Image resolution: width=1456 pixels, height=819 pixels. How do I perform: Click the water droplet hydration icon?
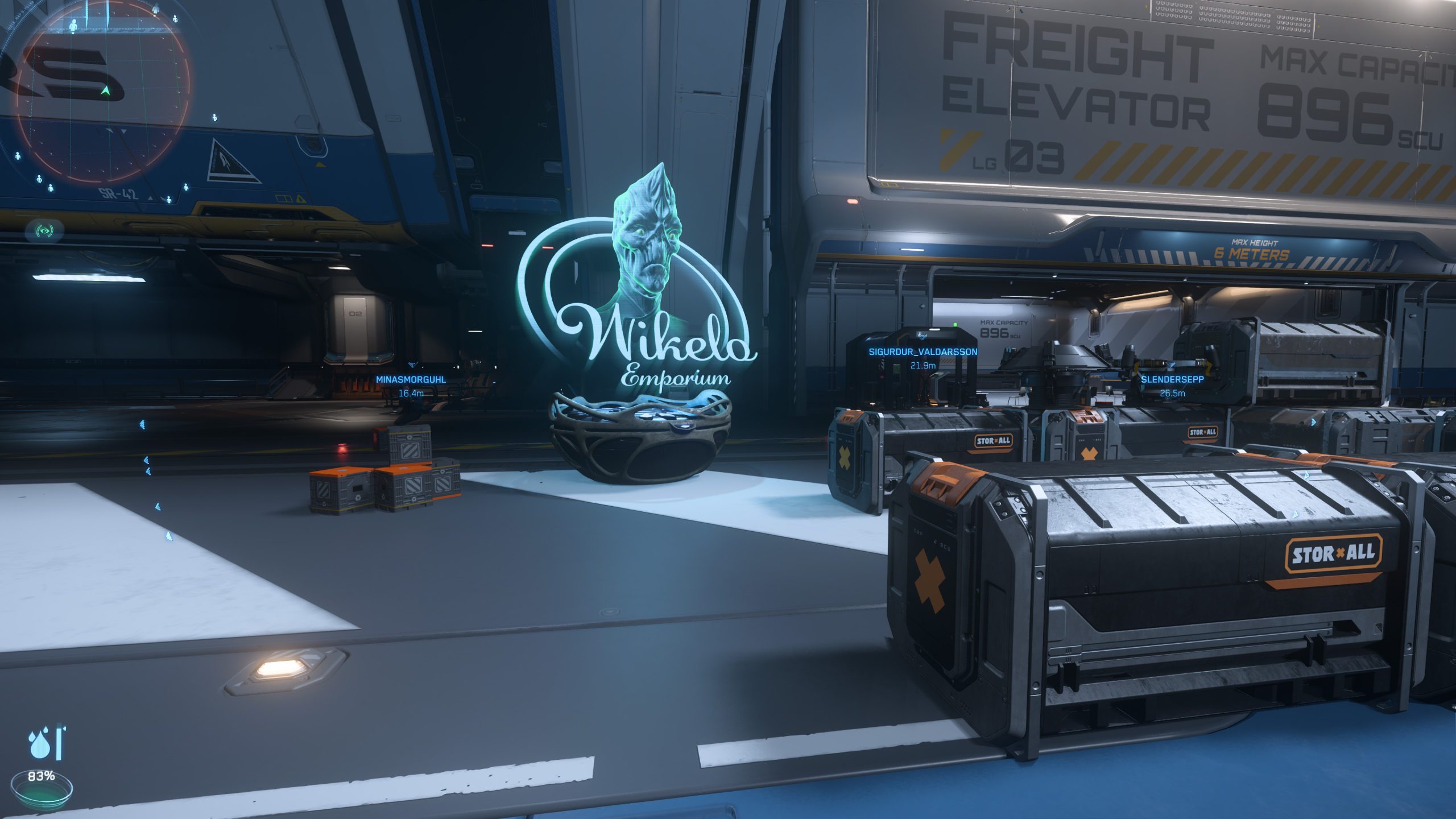[x=39, y=744]
